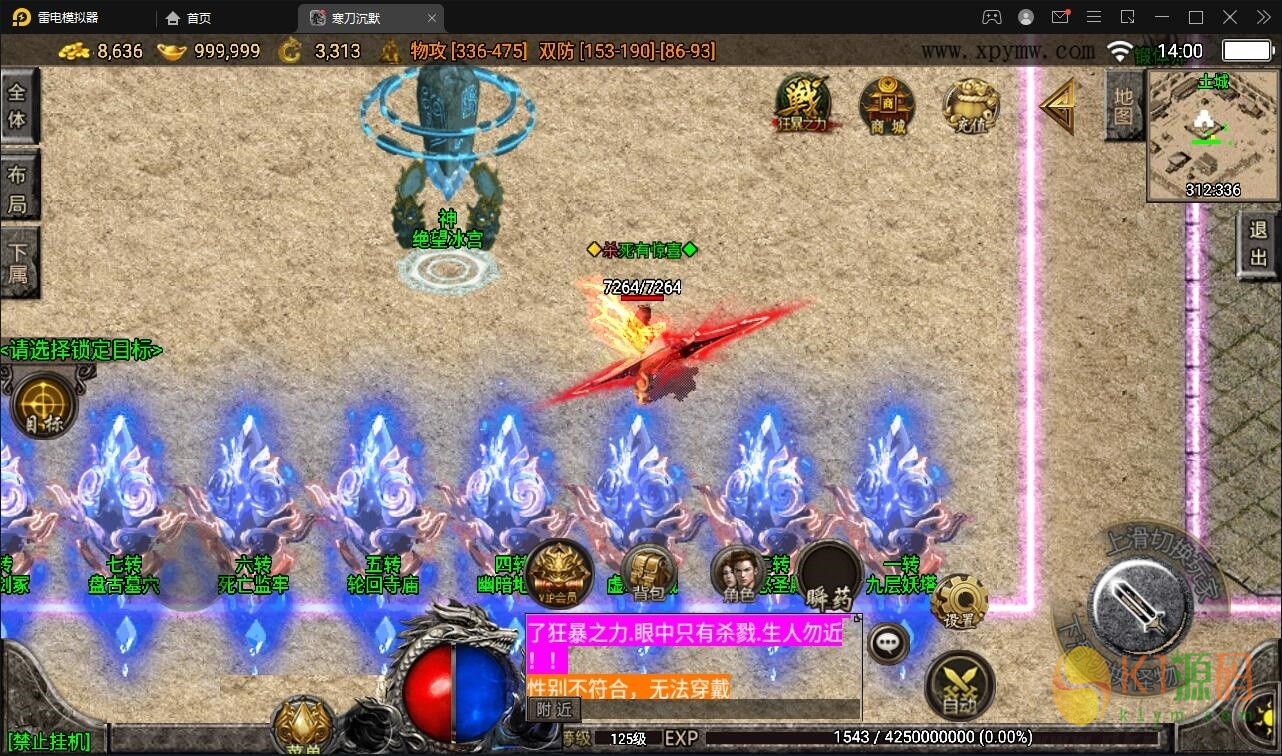Tap the sword attack button
Viewport: 1282px width, 756px height.
tap(1141, 603)
